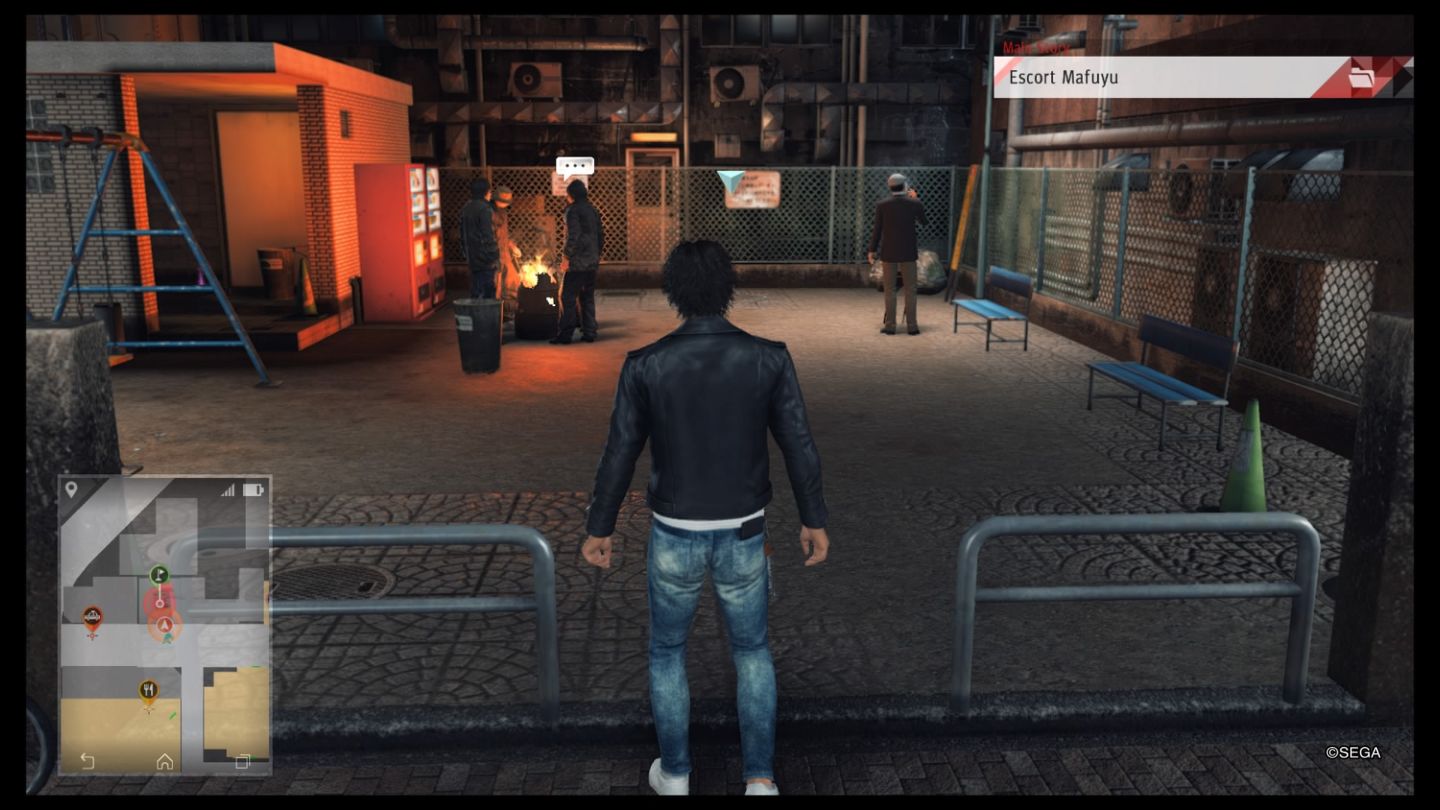Click the orange waypoint crosshair below the taxi marker
The image size is (1440, 810).
92,637
